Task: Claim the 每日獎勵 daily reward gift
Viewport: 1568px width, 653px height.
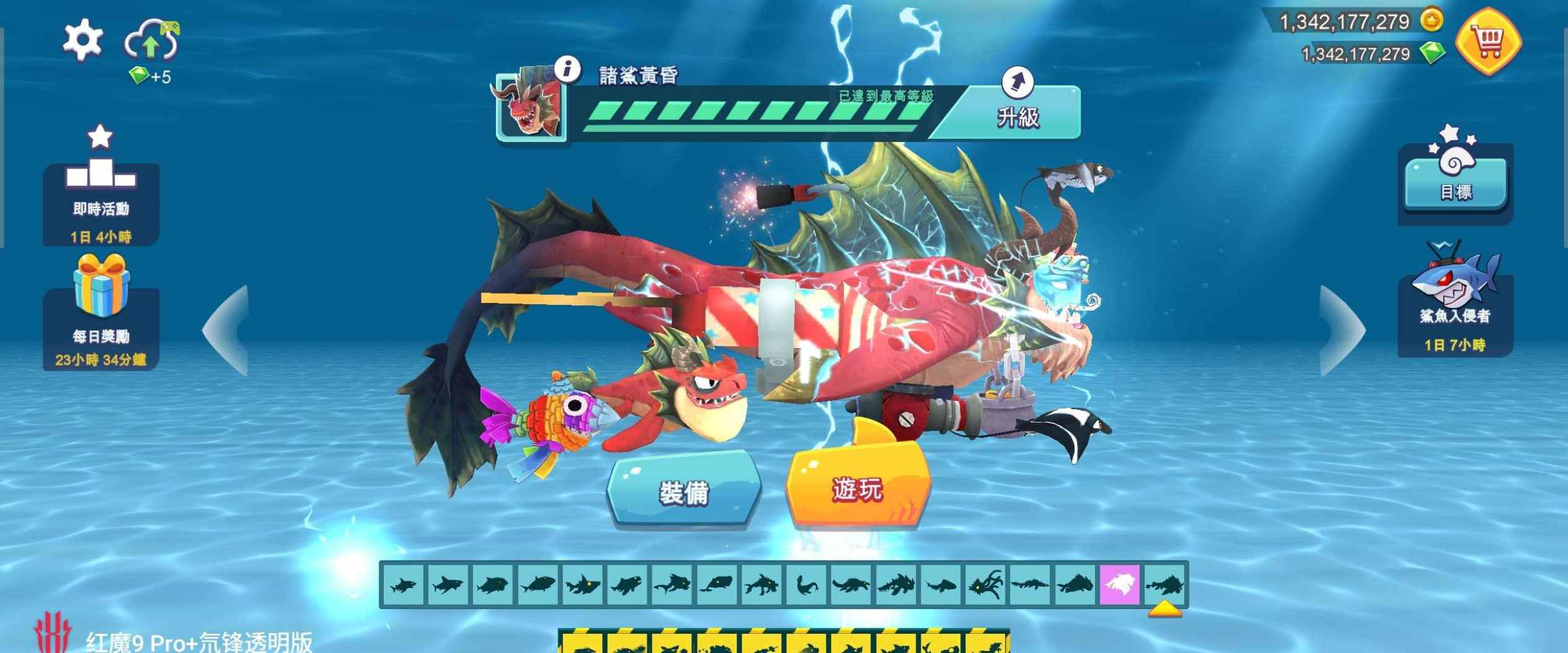Action: pyautogui.click(x=100, y=322)
